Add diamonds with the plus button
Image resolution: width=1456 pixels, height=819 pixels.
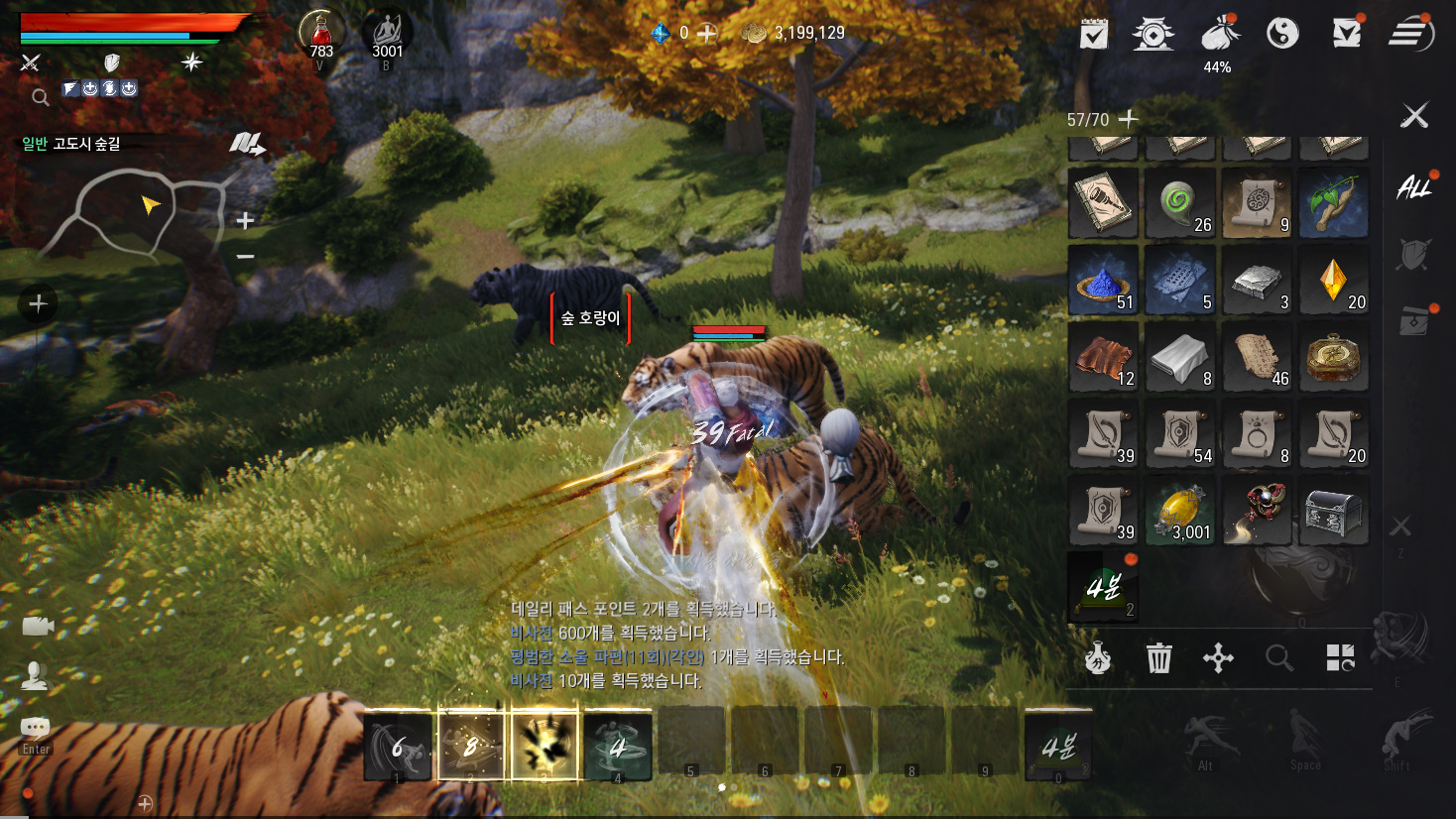click(x=706, y=34)
